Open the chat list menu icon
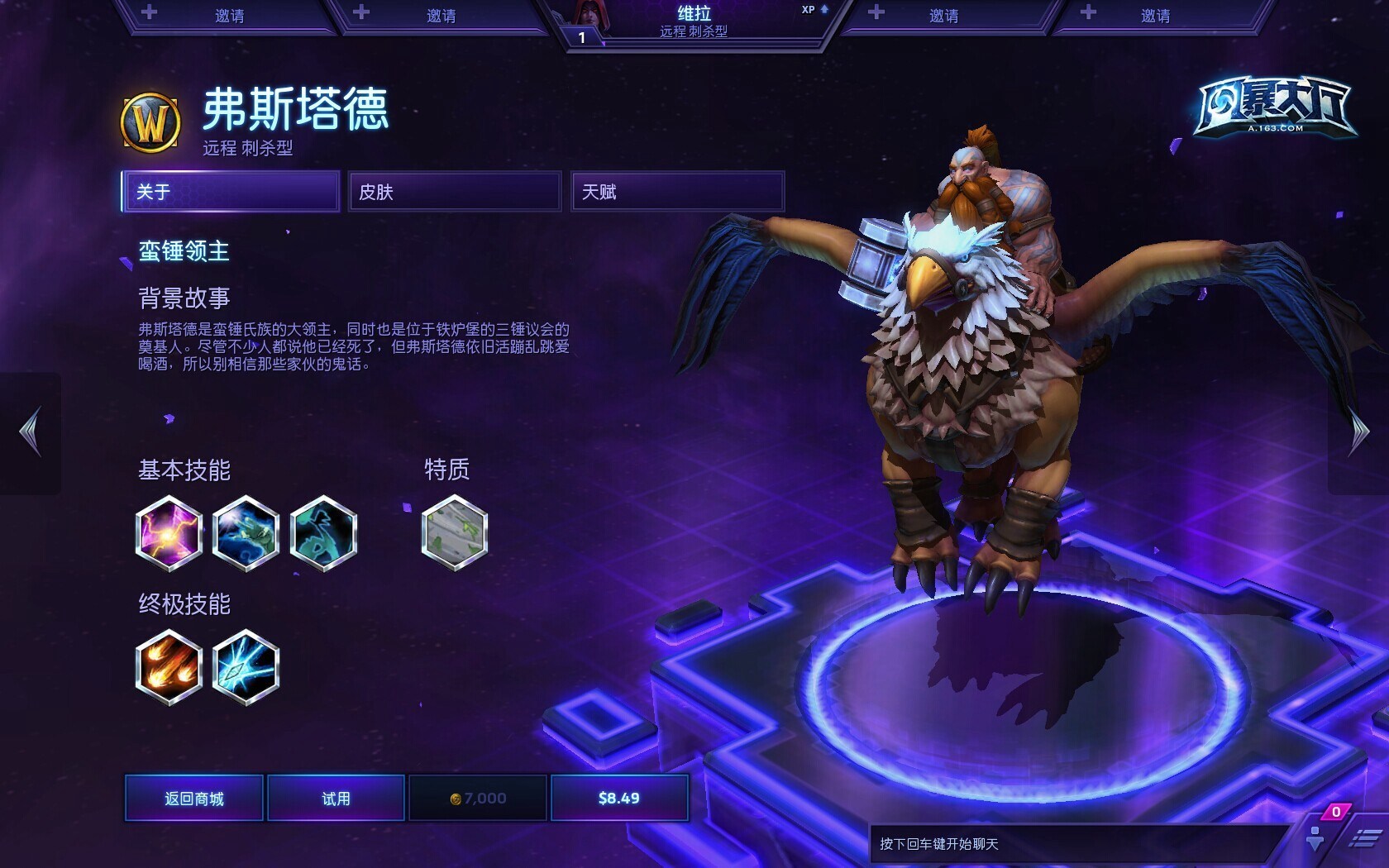 coord(1364,839)
